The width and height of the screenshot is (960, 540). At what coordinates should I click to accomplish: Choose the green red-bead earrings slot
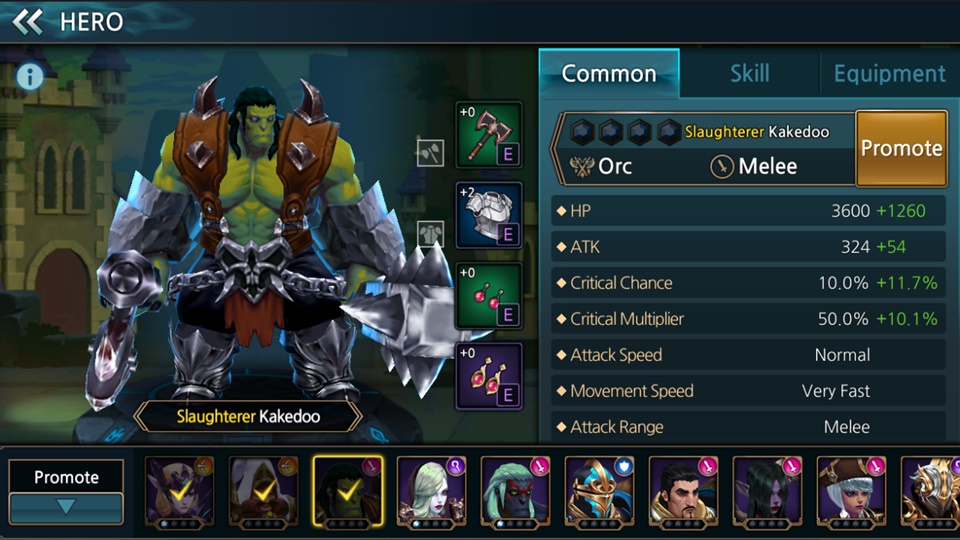coord(489,296)
